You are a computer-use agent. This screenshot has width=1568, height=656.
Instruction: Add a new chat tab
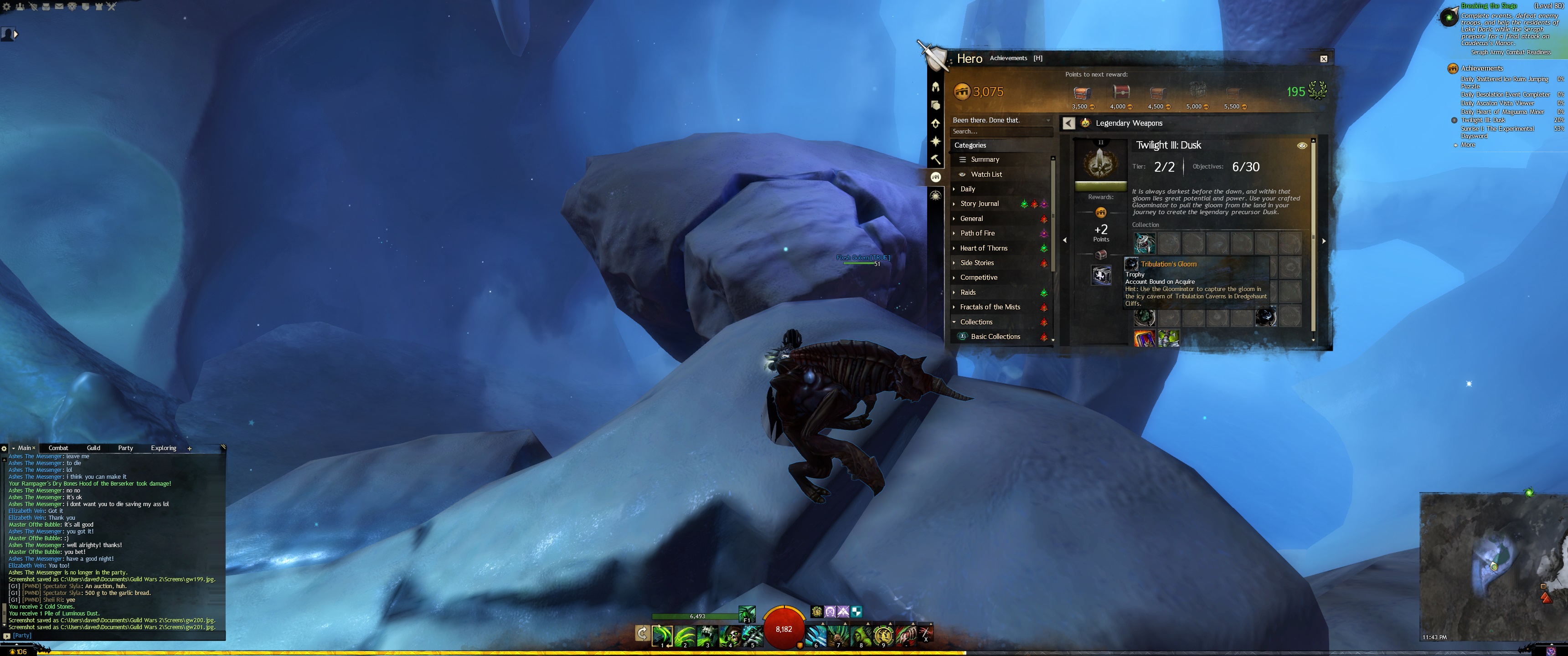[x=189, y=449]
